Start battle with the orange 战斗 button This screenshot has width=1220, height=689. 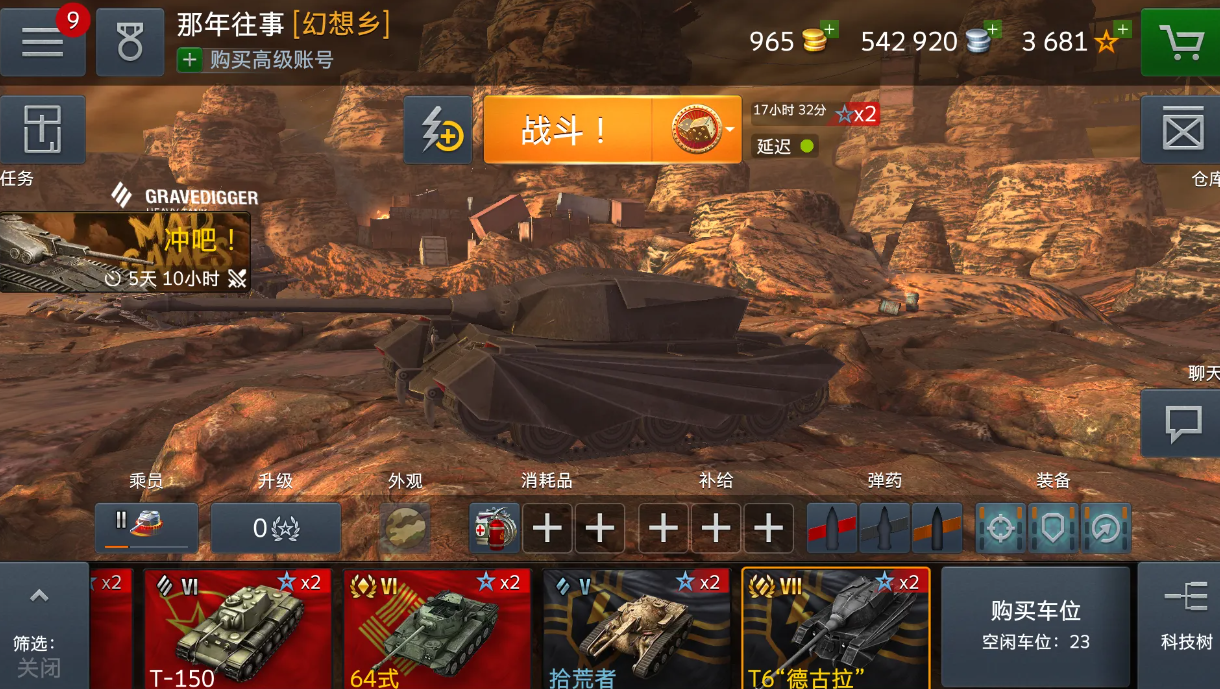[567, 130]
